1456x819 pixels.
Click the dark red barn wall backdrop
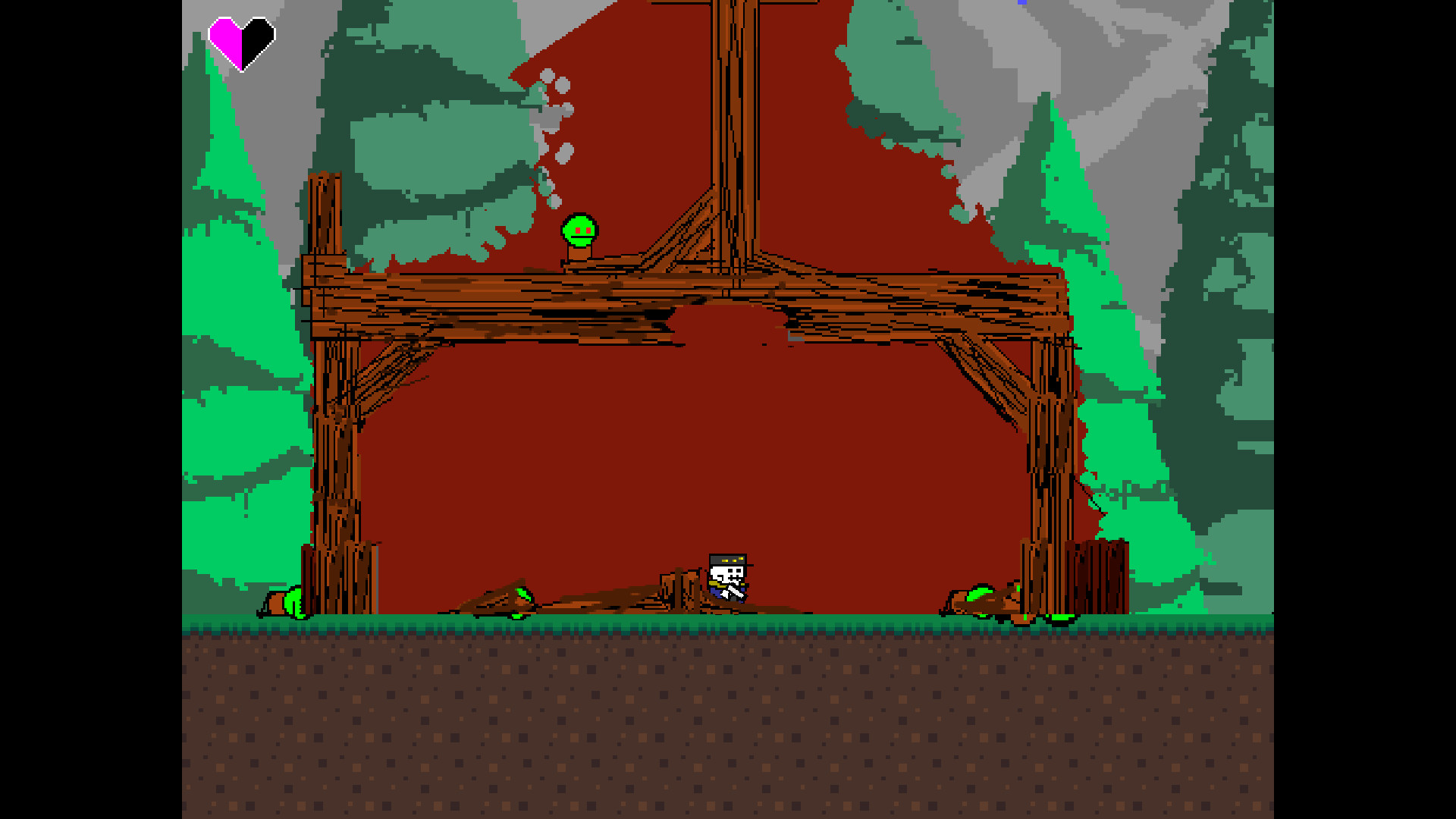click(682, 455)
